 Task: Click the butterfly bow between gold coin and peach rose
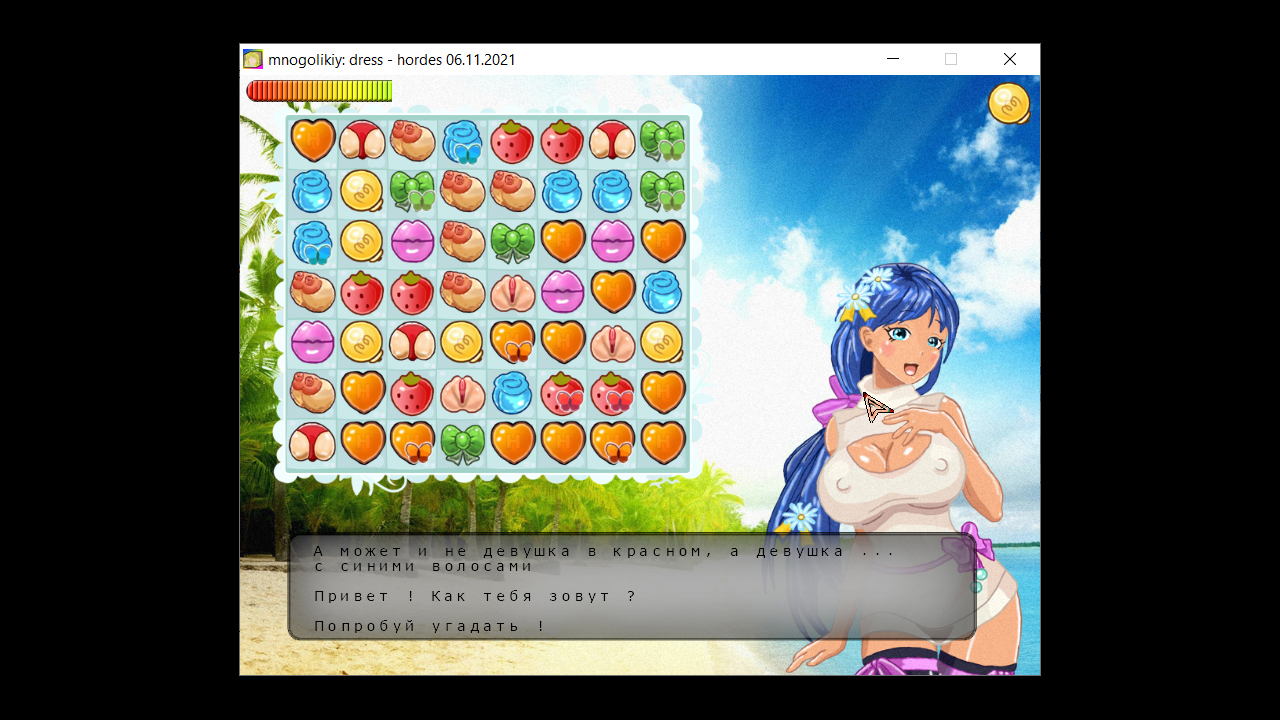412,191
